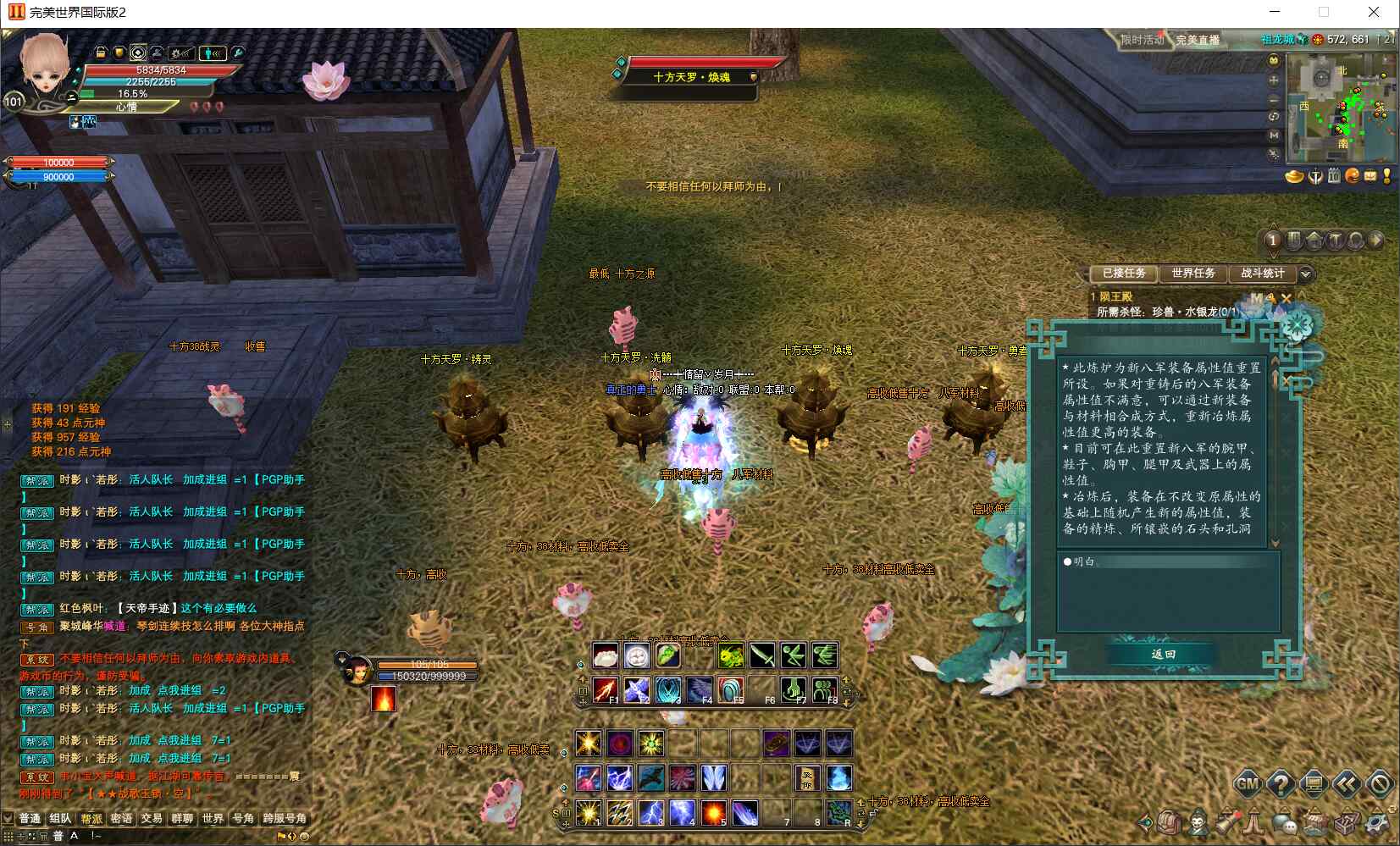Click the yellow exclamation mark icon
Image resolution: width=1400 pixels, height=846 pixels.
pos(1386,176)
